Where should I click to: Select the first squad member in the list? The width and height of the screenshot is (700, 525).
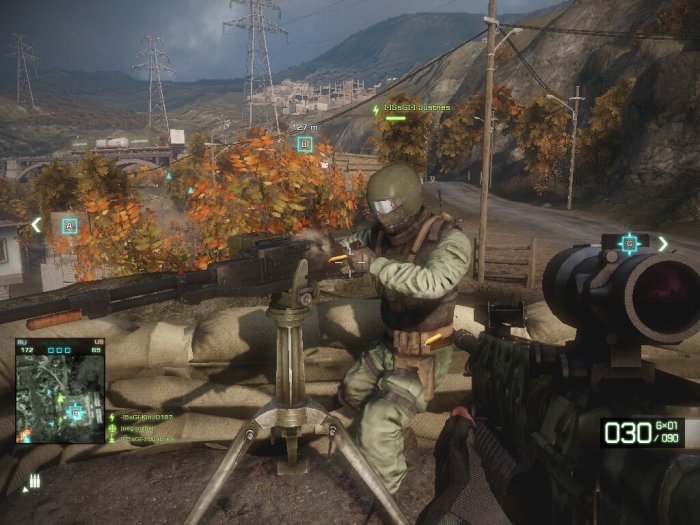145,417
